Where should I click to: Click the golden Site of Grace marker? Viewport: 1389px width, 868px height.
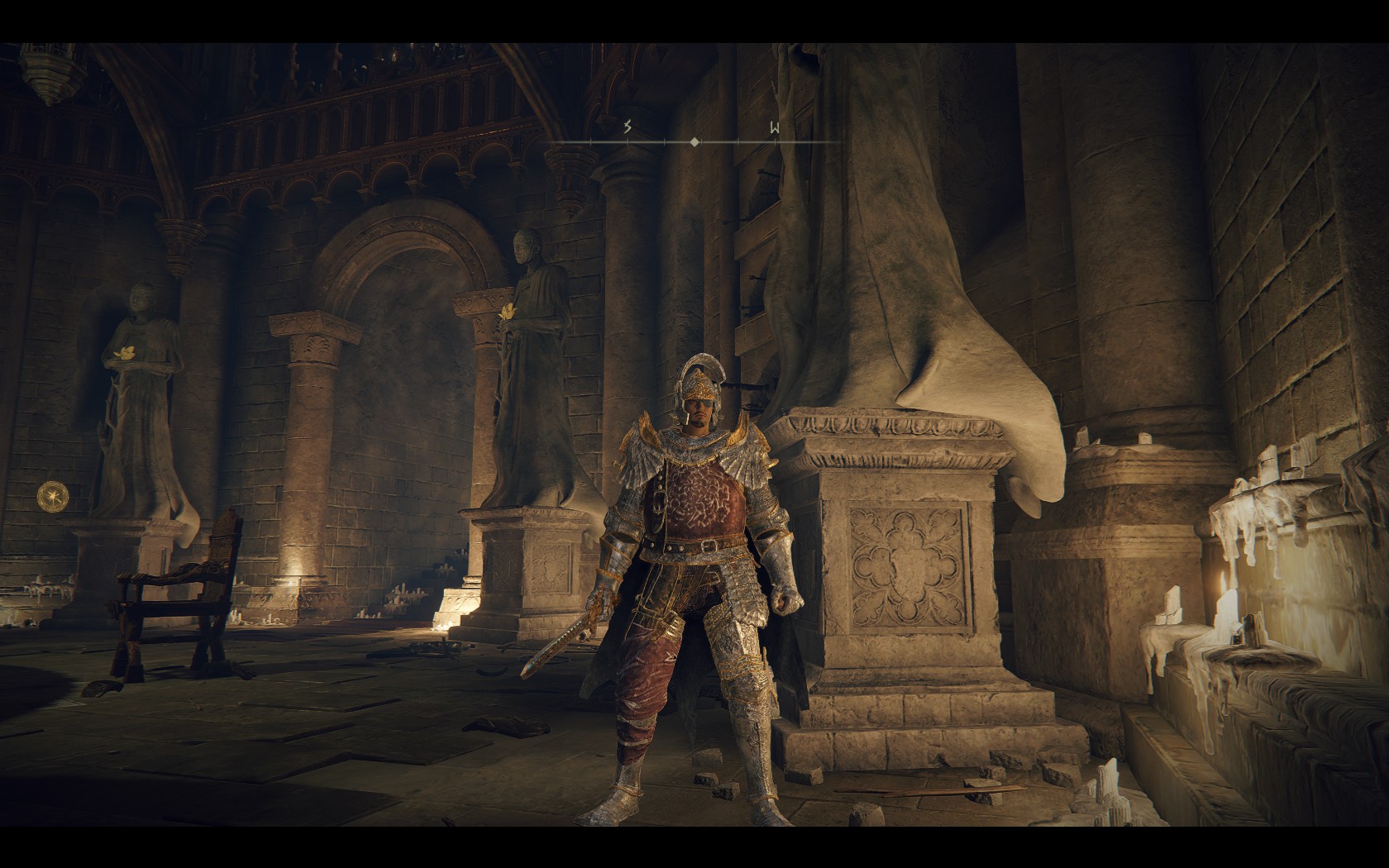[53, 496]
